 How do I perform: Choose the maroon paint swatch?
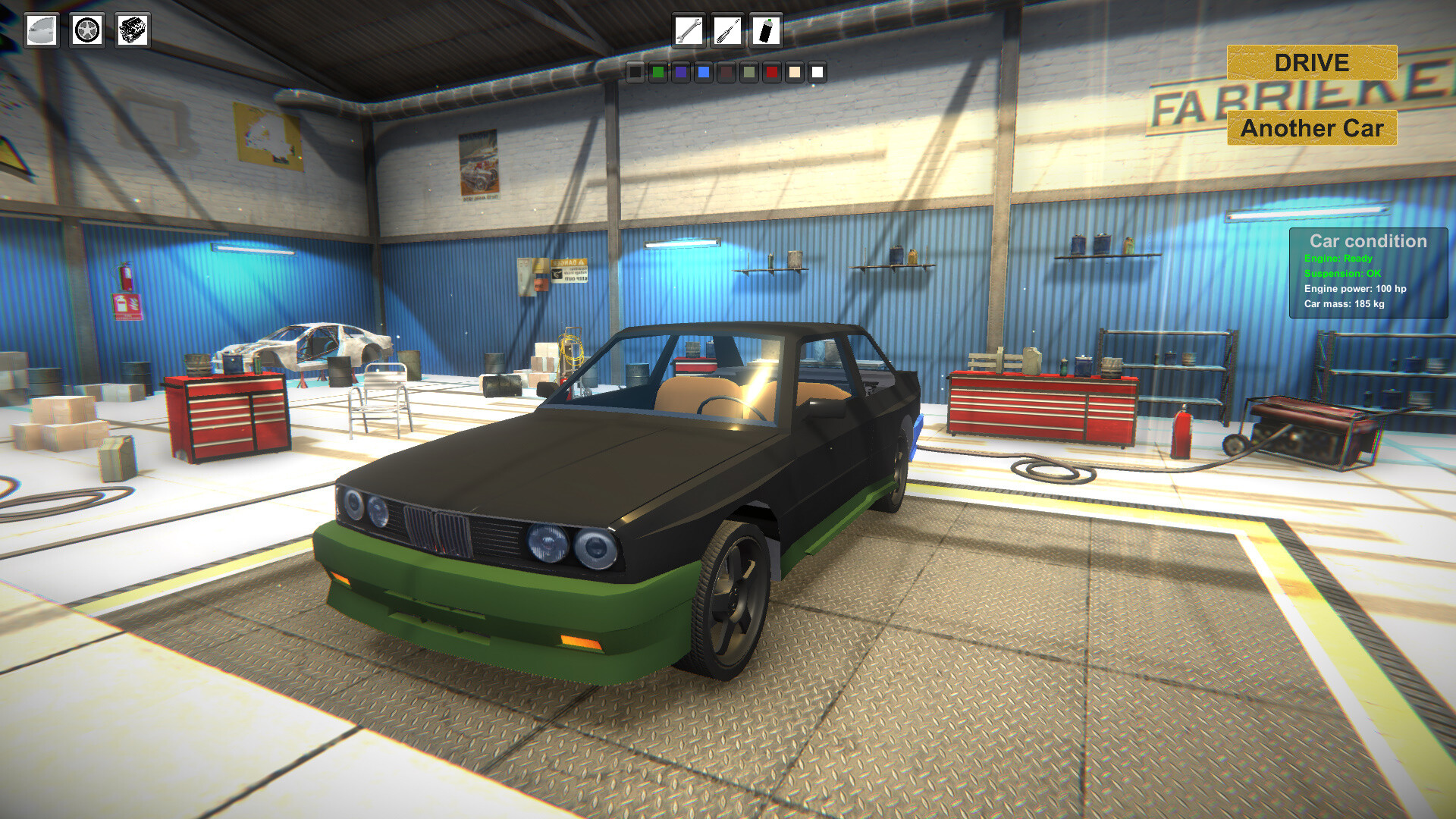pyautogui.click(x=726, y=74)
